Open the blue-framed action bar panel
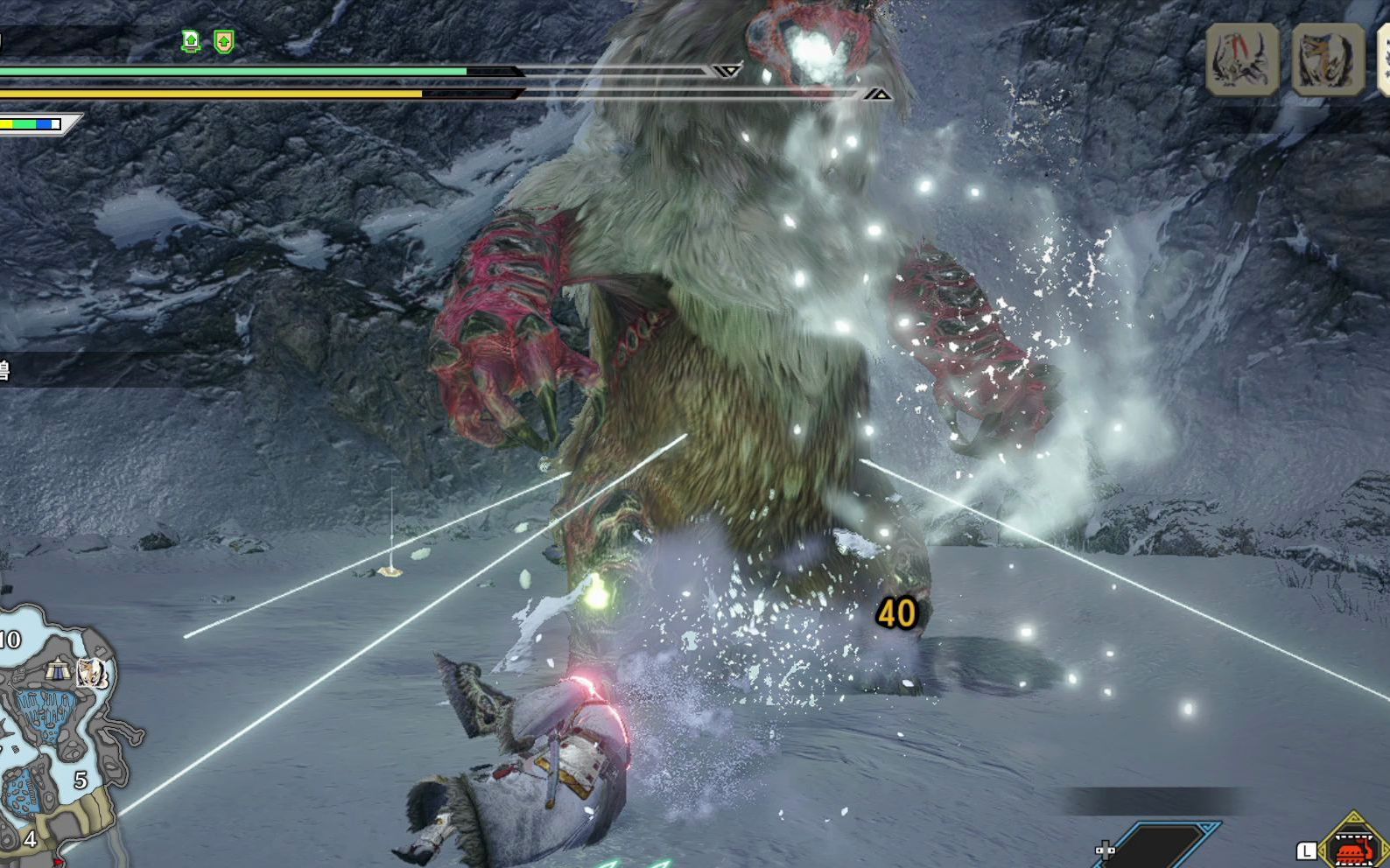 [x=1160, y=845]
